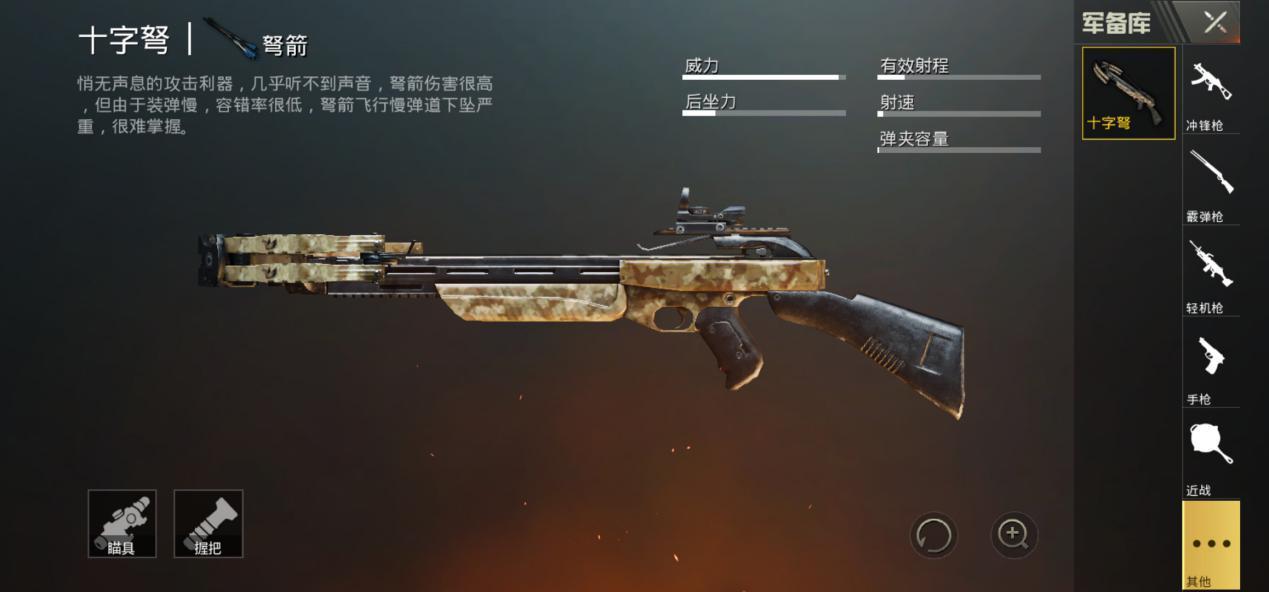Open the 瞄具 sight attachment slot

[122, 523]
